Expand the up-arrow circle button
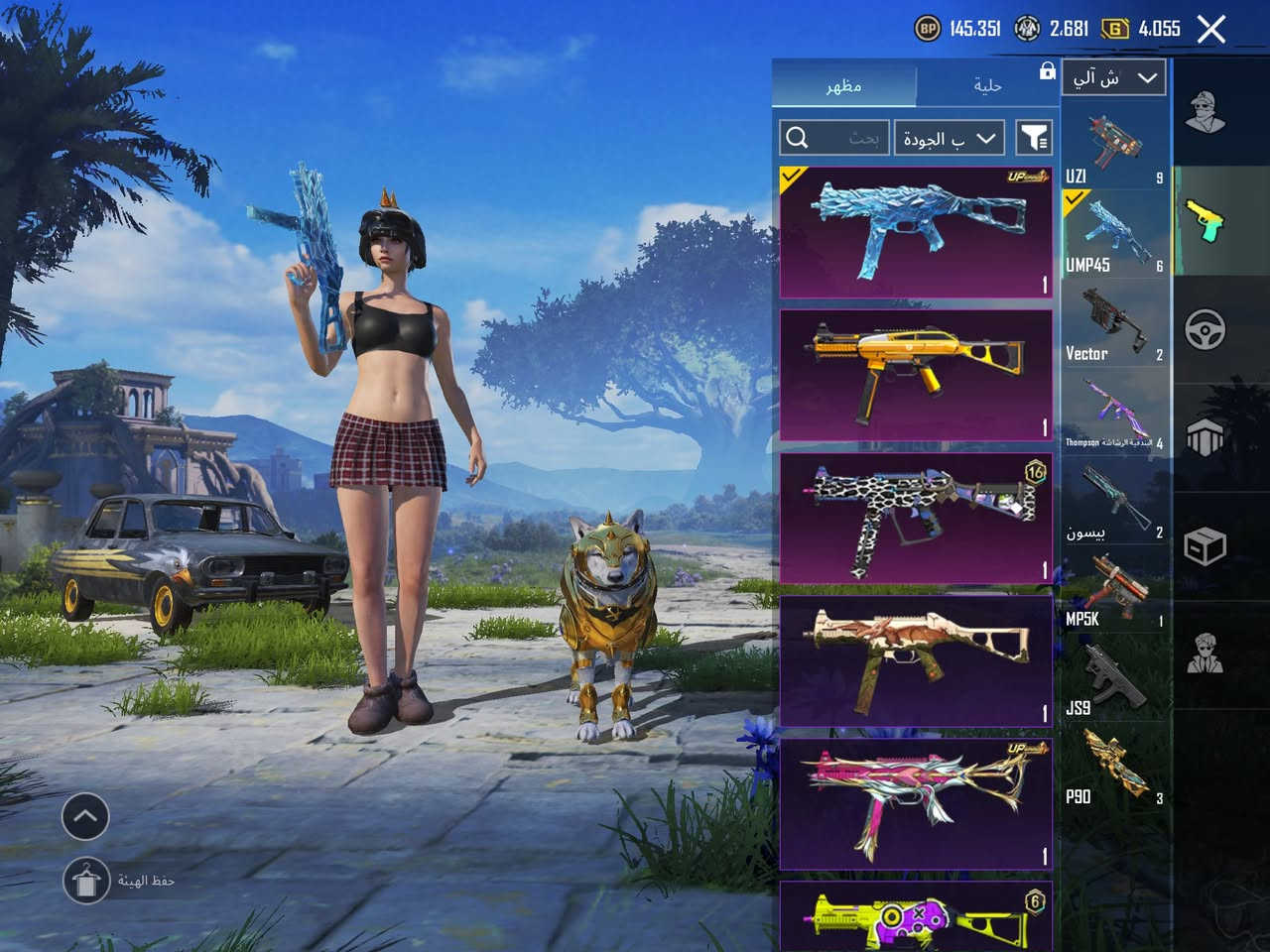 85,817
